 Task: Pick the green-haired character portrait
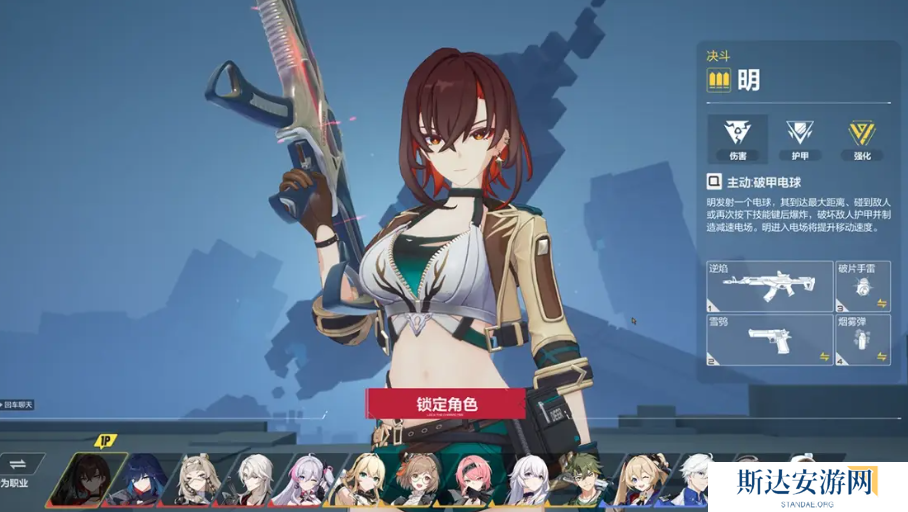584,481
